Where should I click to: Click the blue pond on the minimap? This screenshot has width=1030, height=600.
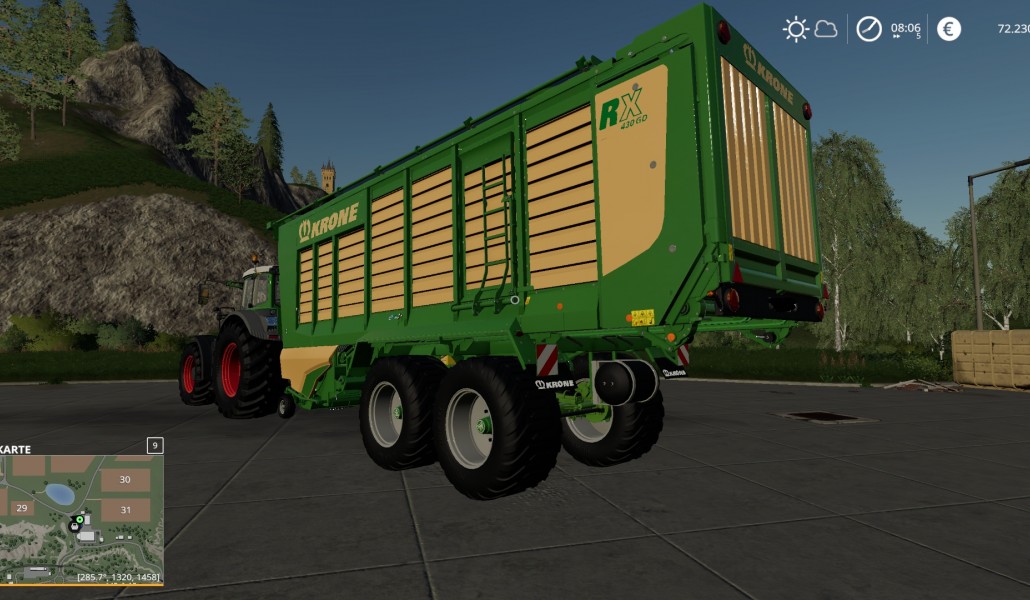pos(59,494)
